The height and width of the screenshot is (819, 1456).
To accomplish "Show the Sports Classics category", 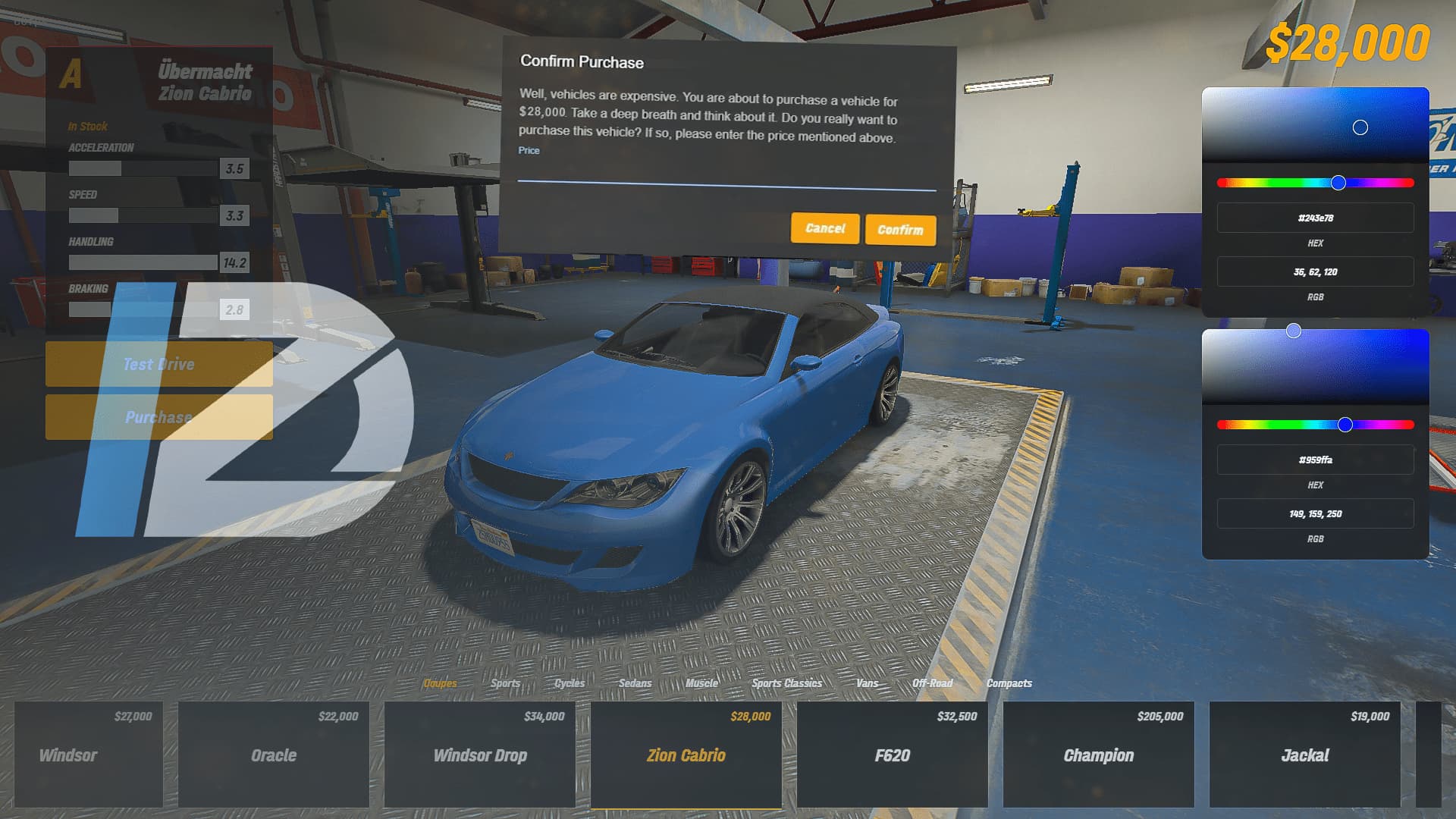I will (787, 683).
